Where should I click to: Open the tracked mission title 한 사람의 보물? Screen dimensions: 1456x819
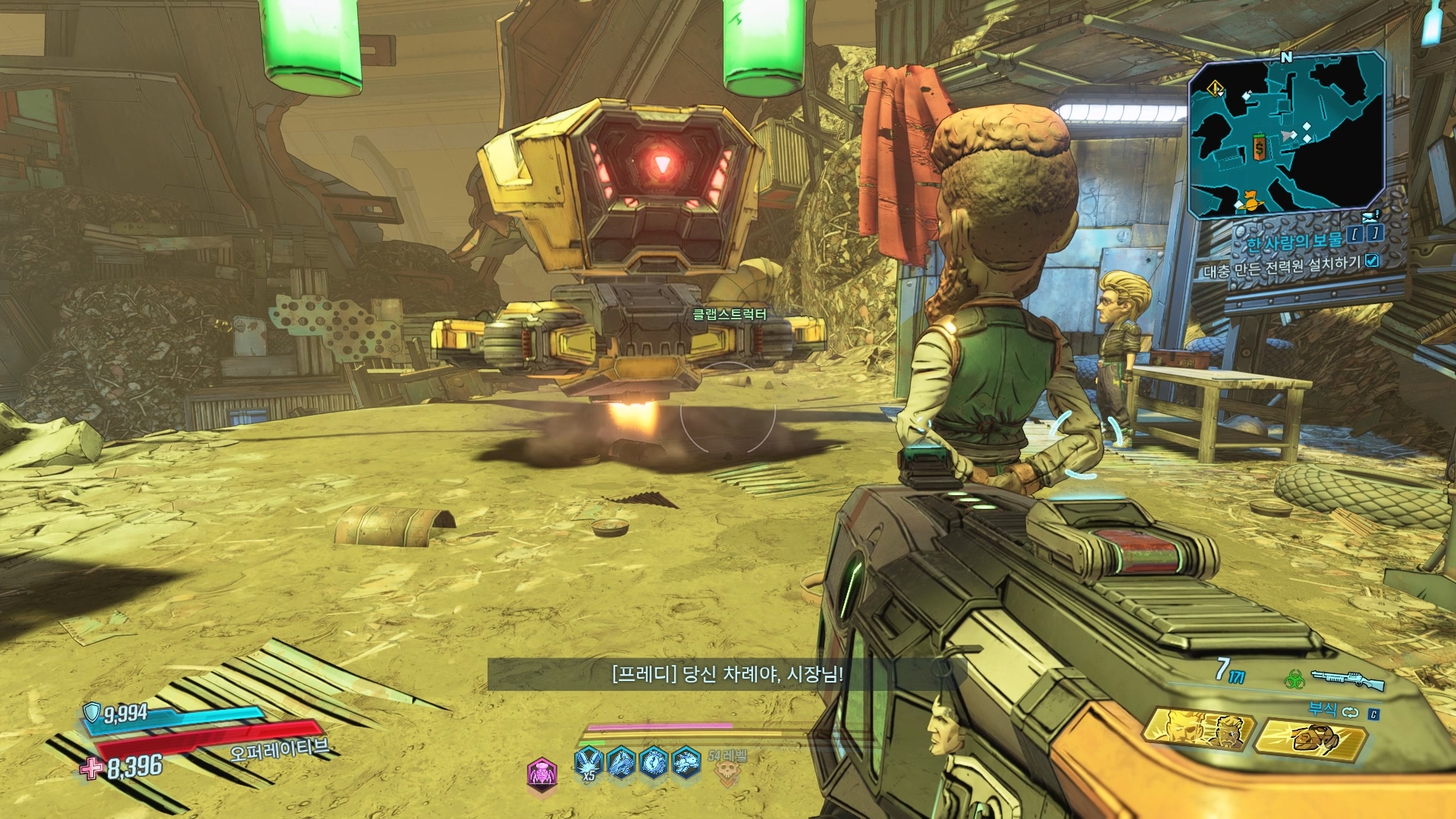[x=1294, y=240]
